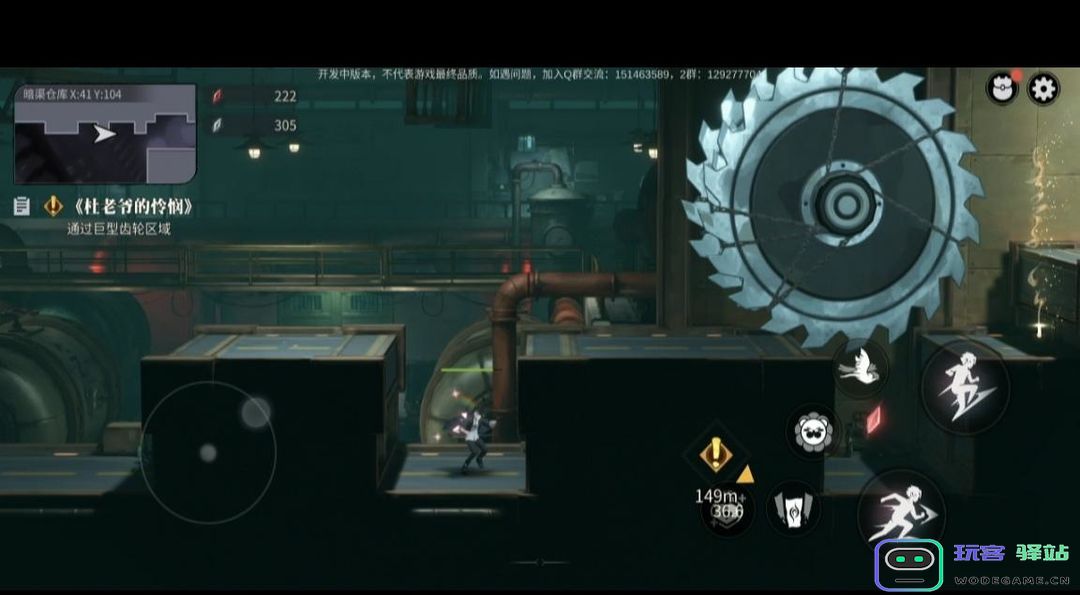The width and height of the screenshot is (1080, 595).
Task: Touch the virtual movement joystick
Action: click(208, 452)
